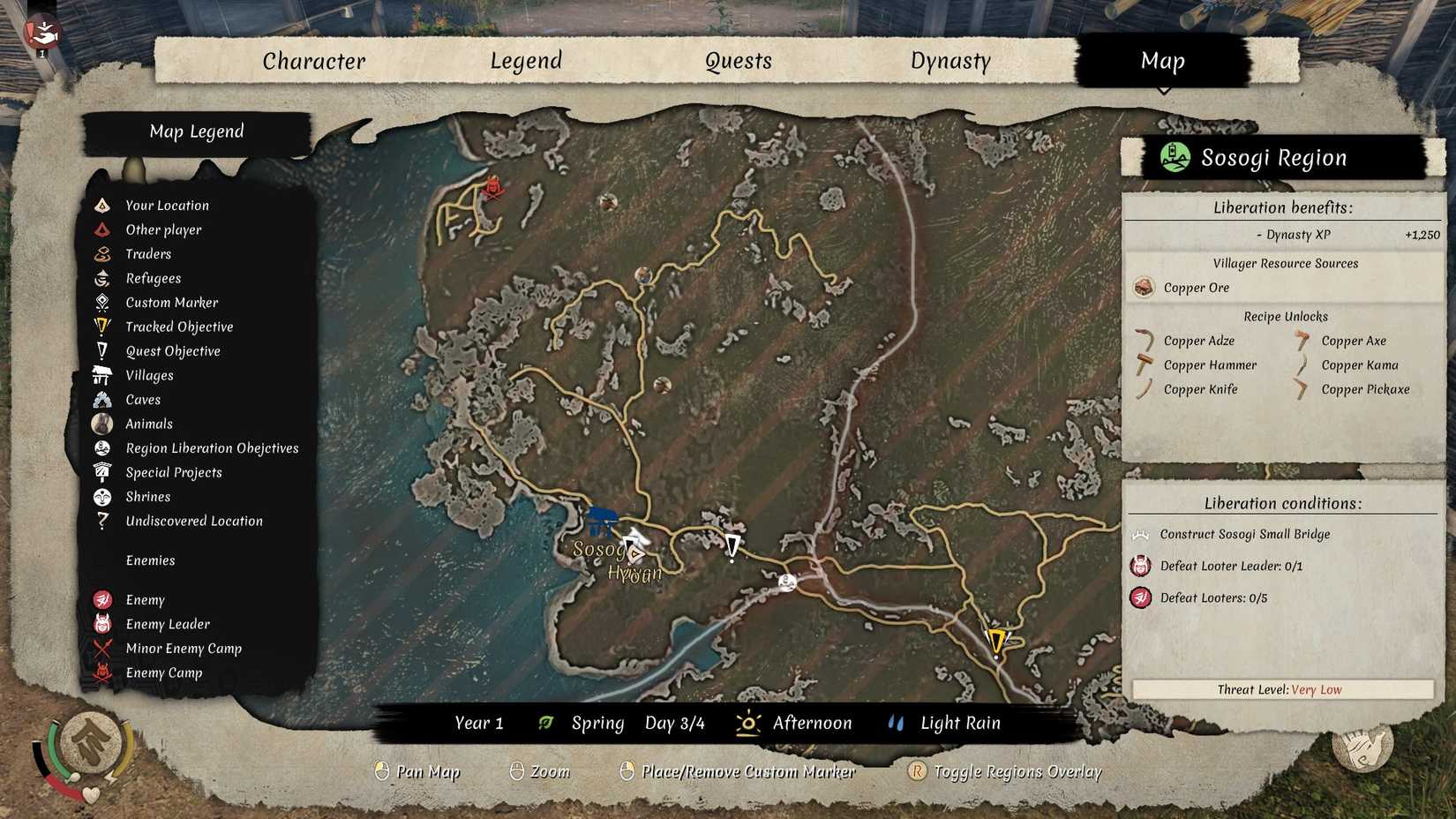Click the Threat Level Very Low bar

click(1281, 689)
